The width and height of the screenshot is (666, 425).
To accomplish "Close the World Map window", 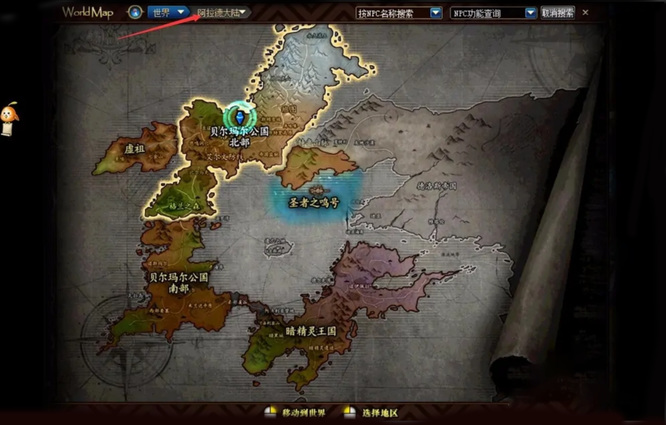I will coord(586,13).
